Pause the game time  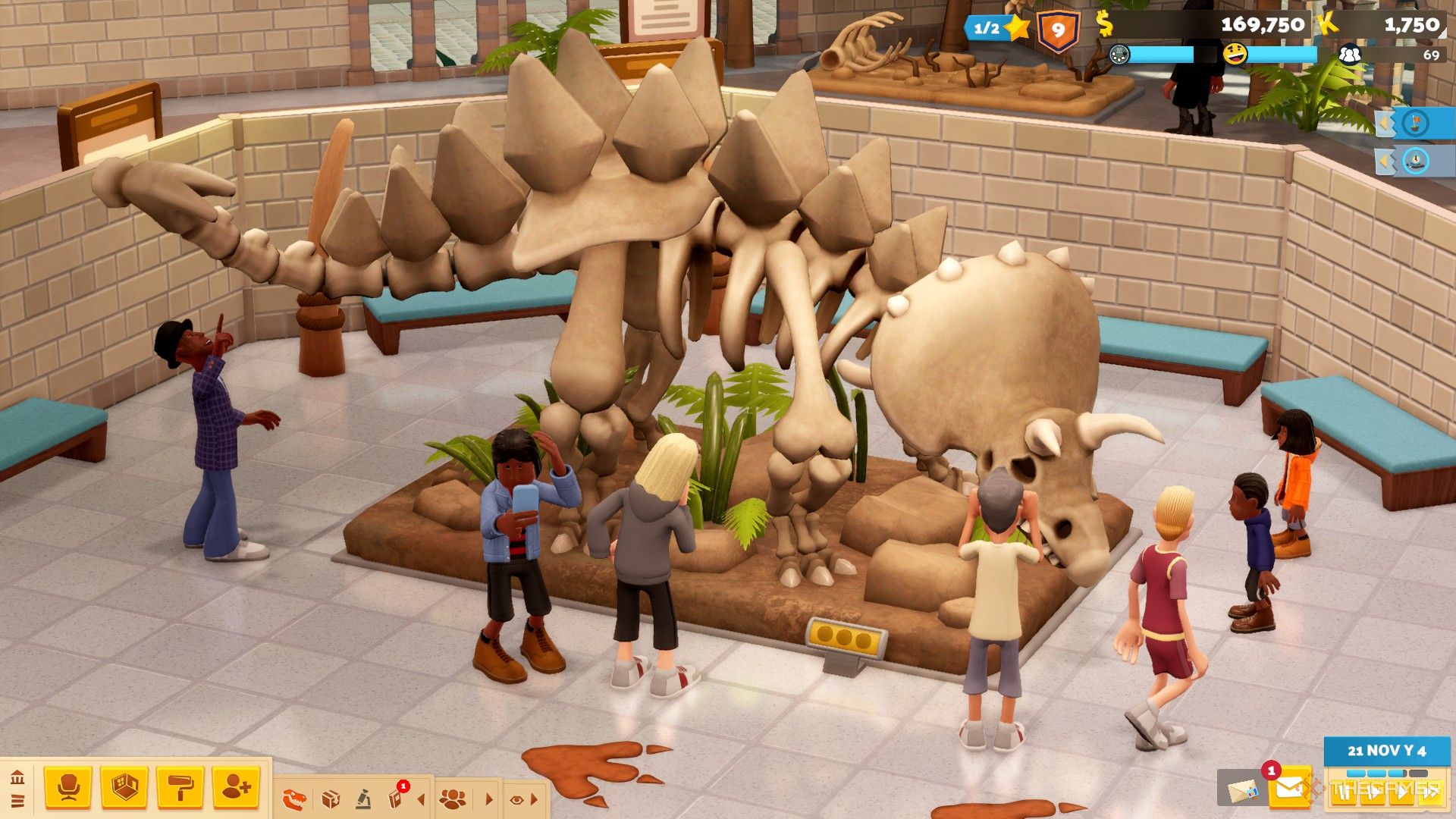[x=1345, y=793]
